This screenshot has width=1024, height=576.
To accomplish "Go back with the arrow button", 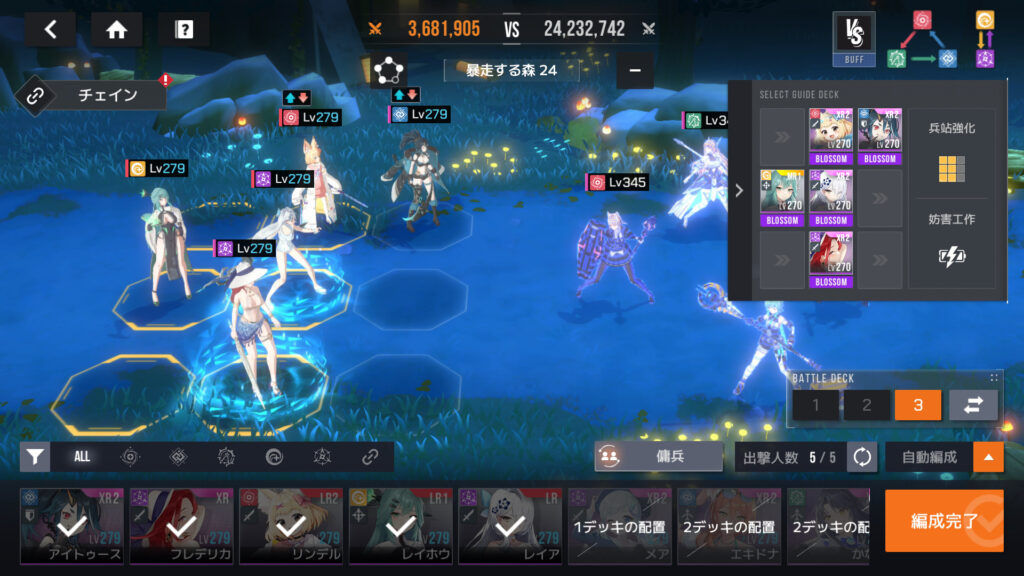I will click(51, 29).
